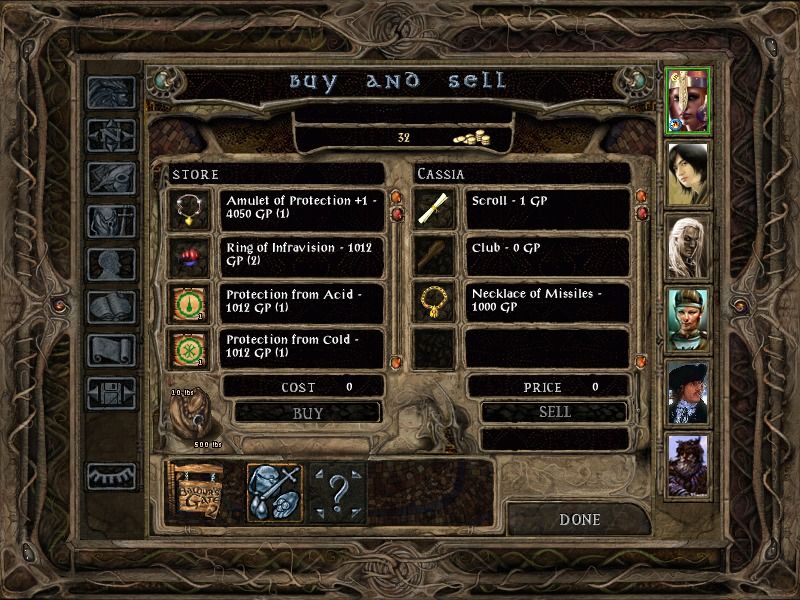Select the green-helmeted warrior portrait

click(688, 320)
